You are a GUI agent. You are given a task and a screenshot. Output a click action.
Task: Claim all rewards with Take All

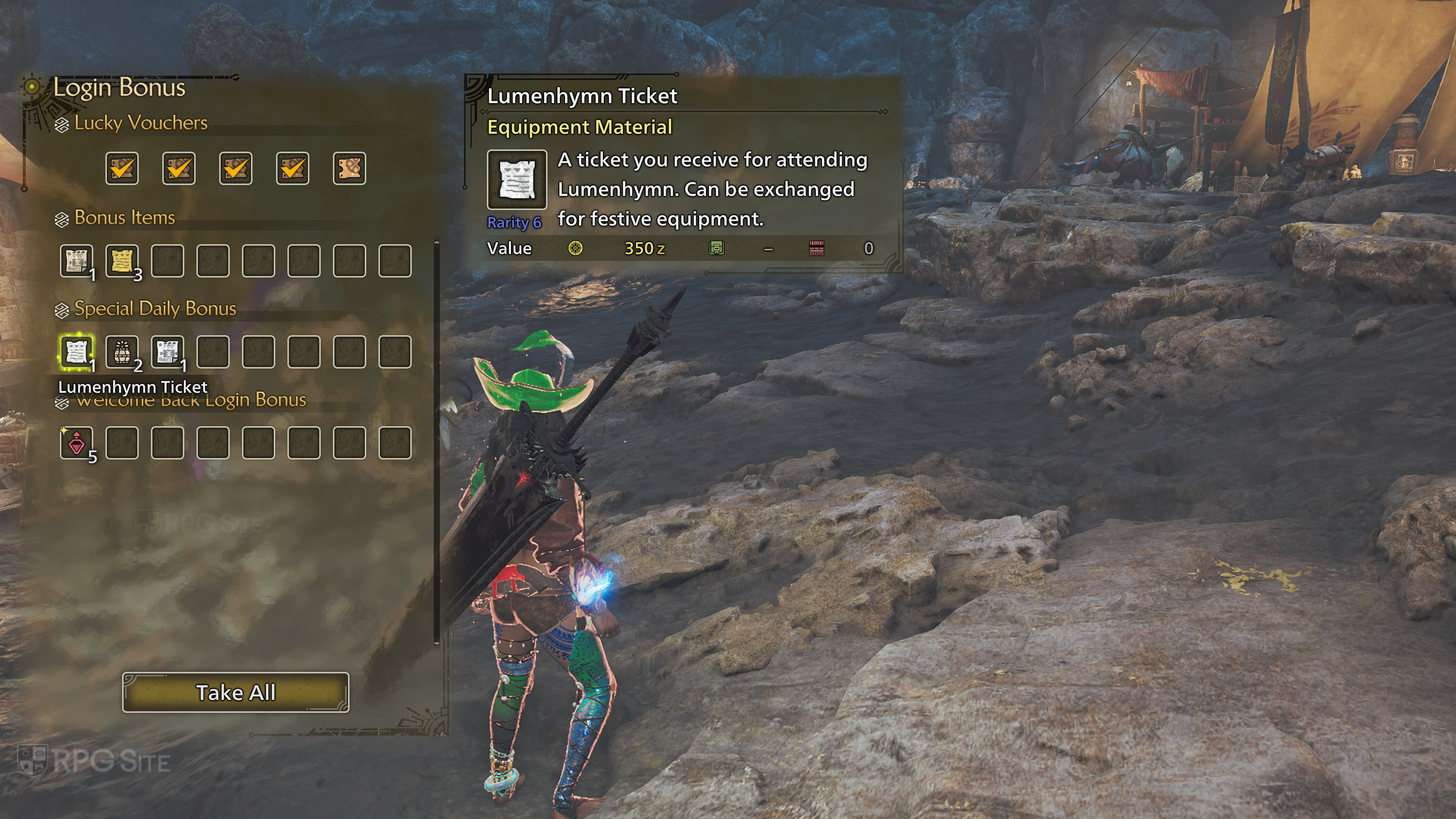pos(236,692)
